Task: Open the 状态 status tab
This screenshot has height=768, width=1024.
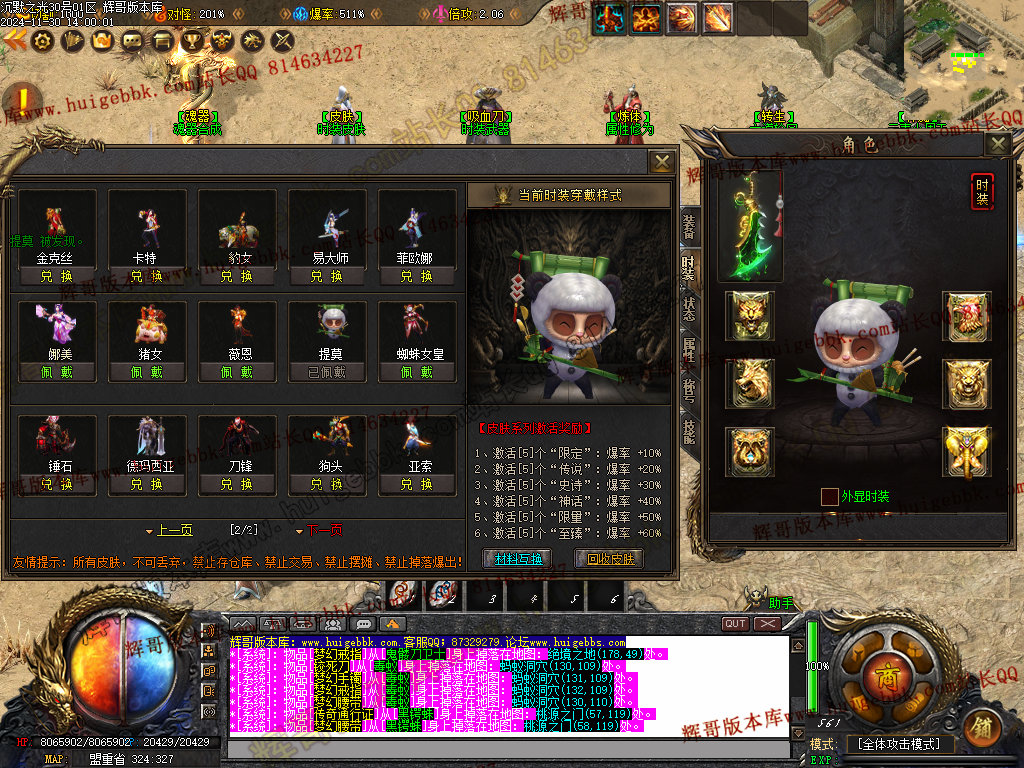Action: coord(688,308)
